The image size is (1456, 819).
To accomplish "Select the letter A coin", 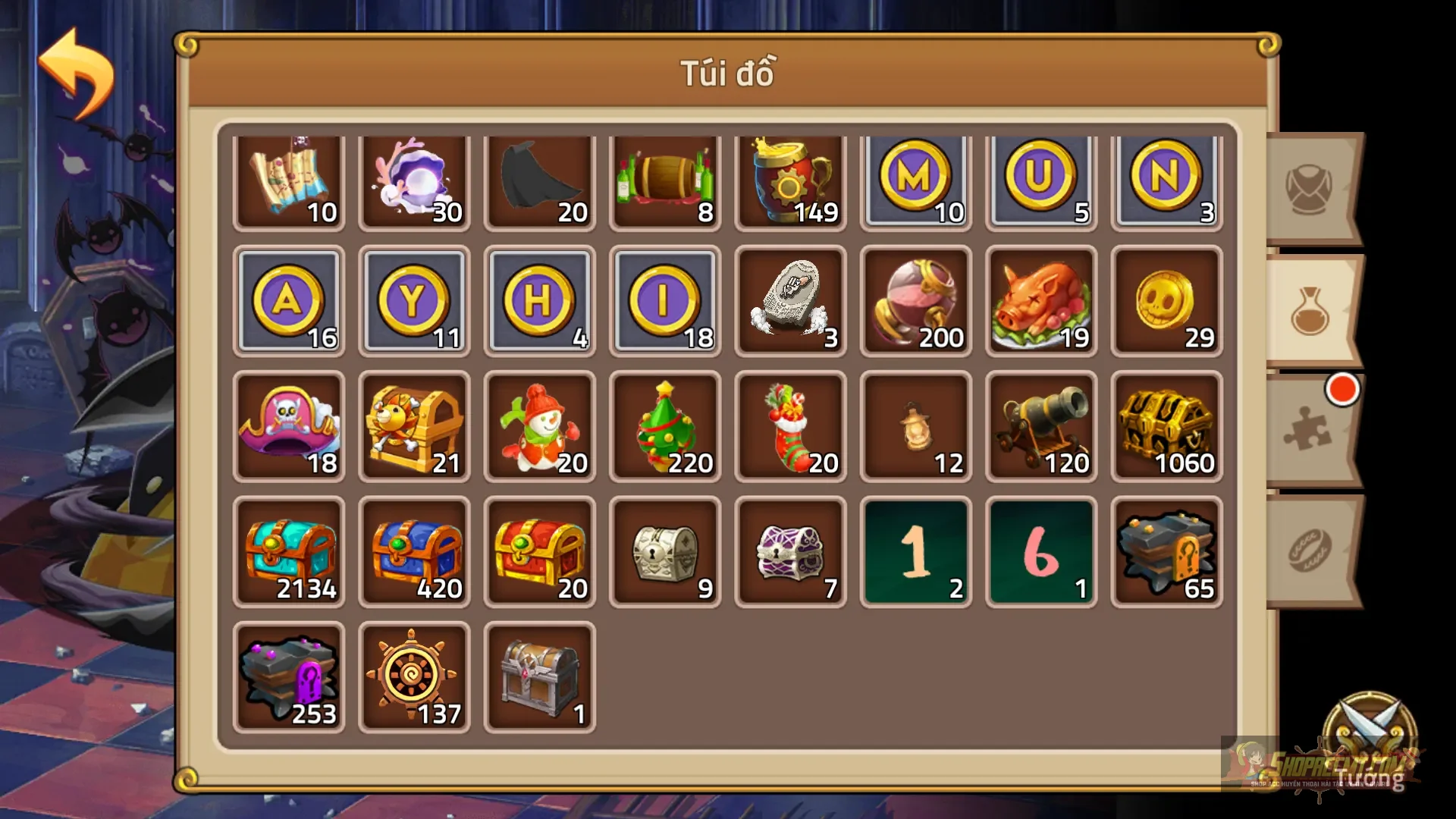I will 290,303.
